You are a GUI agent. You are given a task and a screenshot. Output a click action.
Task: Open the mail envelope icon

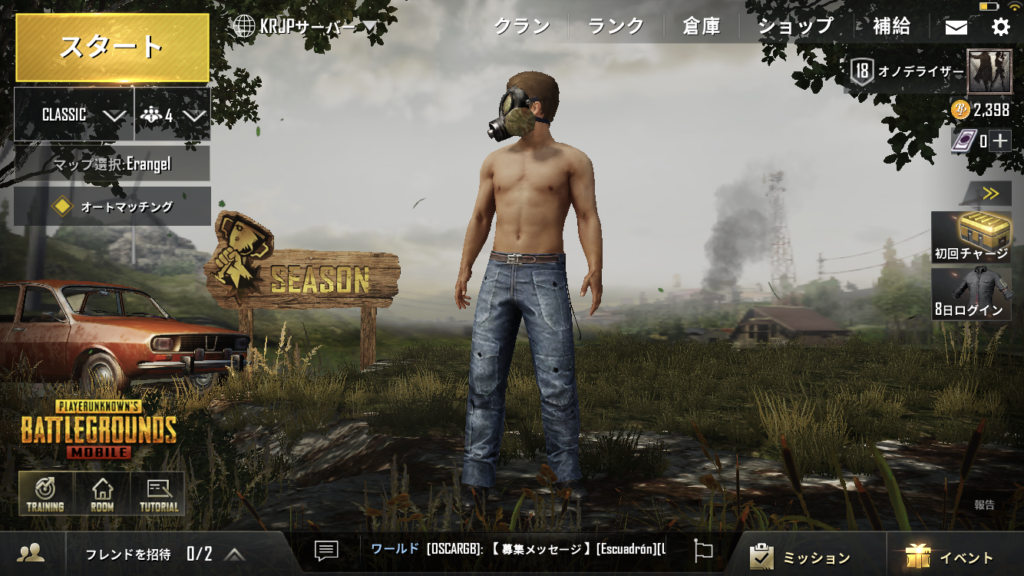(956, 28)
